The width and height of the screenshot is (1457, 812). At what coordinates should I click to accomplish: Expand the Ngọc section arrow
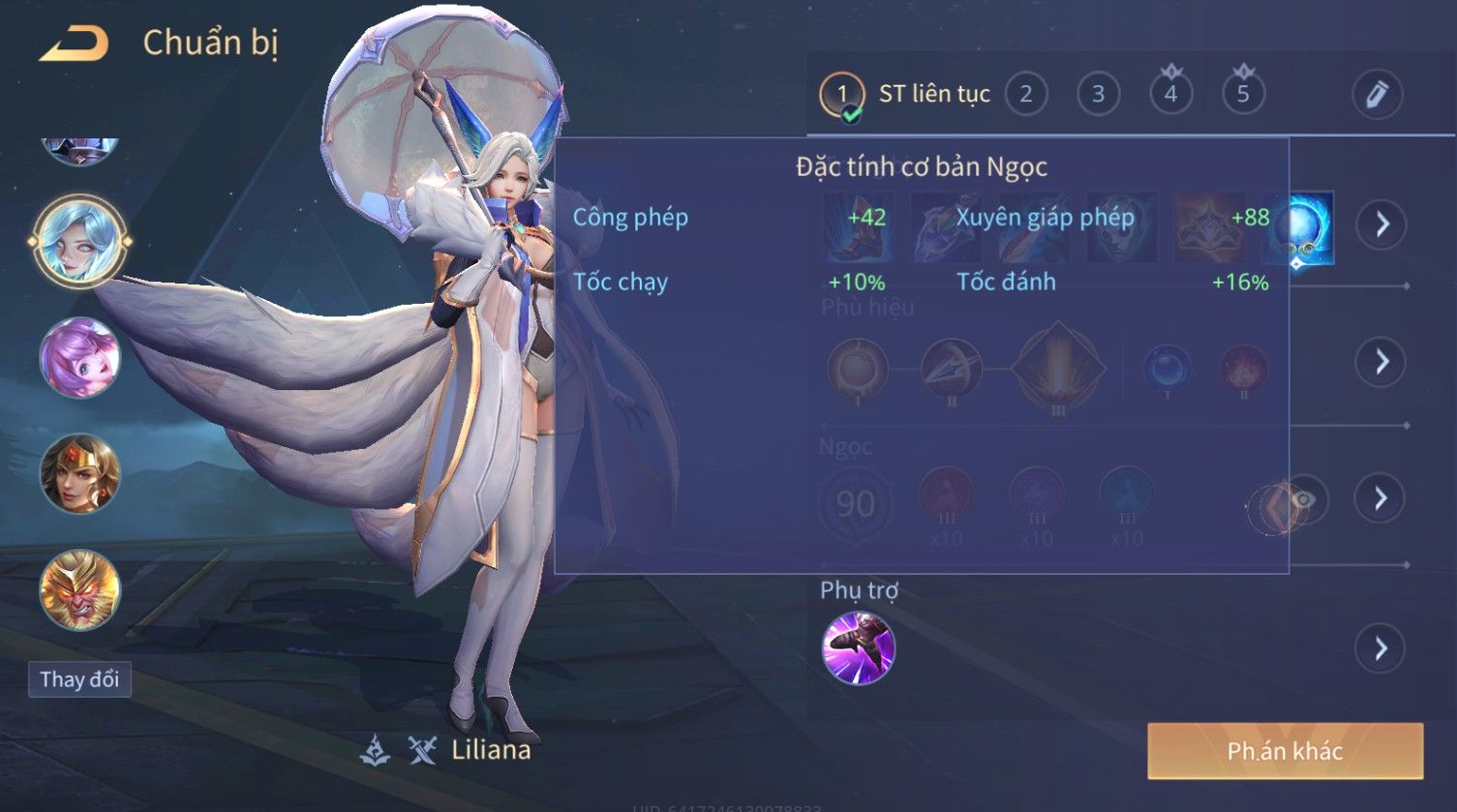click(x=1381, y=498)
